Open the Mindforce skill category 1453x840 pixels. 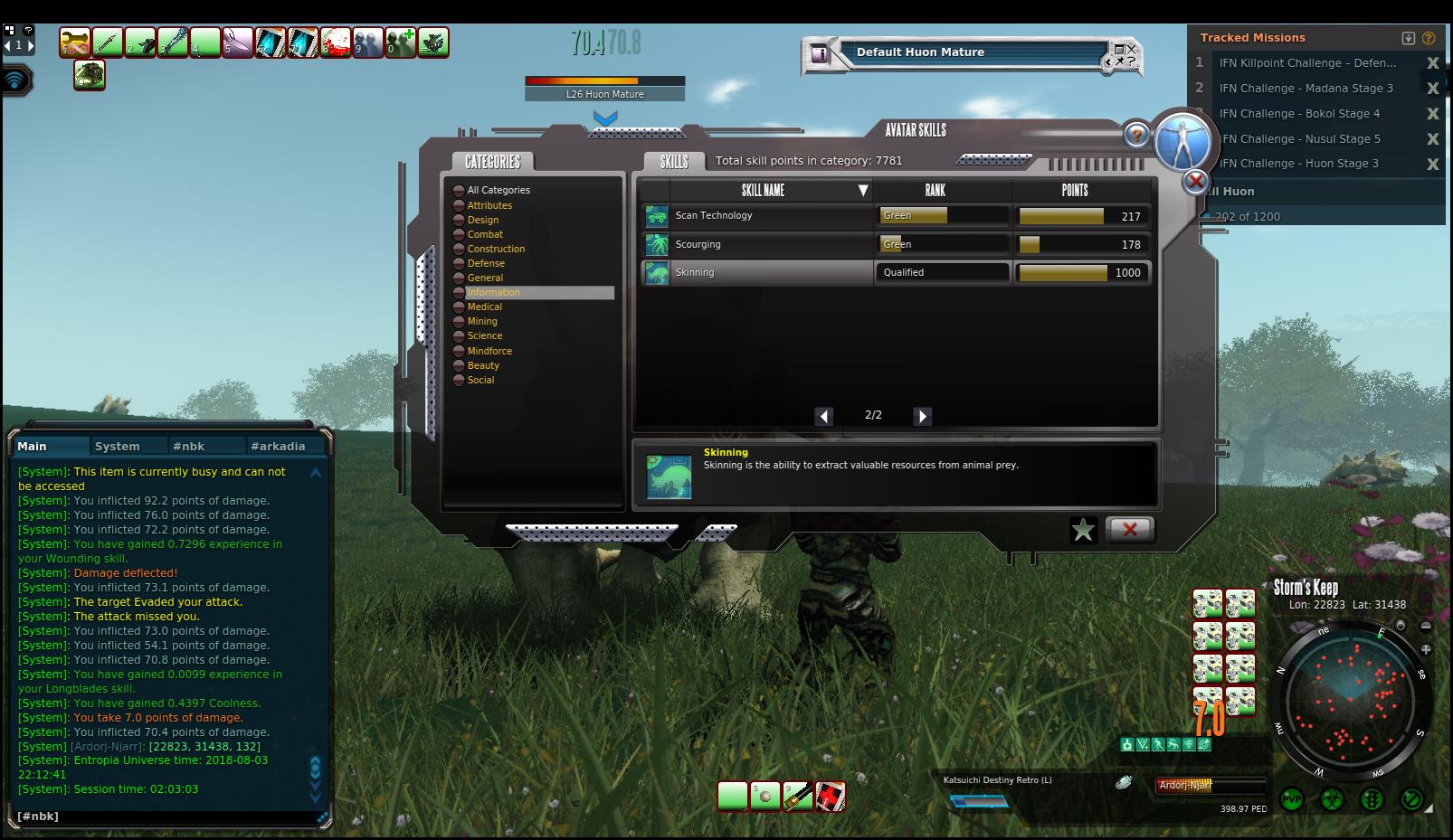point(489,351)
